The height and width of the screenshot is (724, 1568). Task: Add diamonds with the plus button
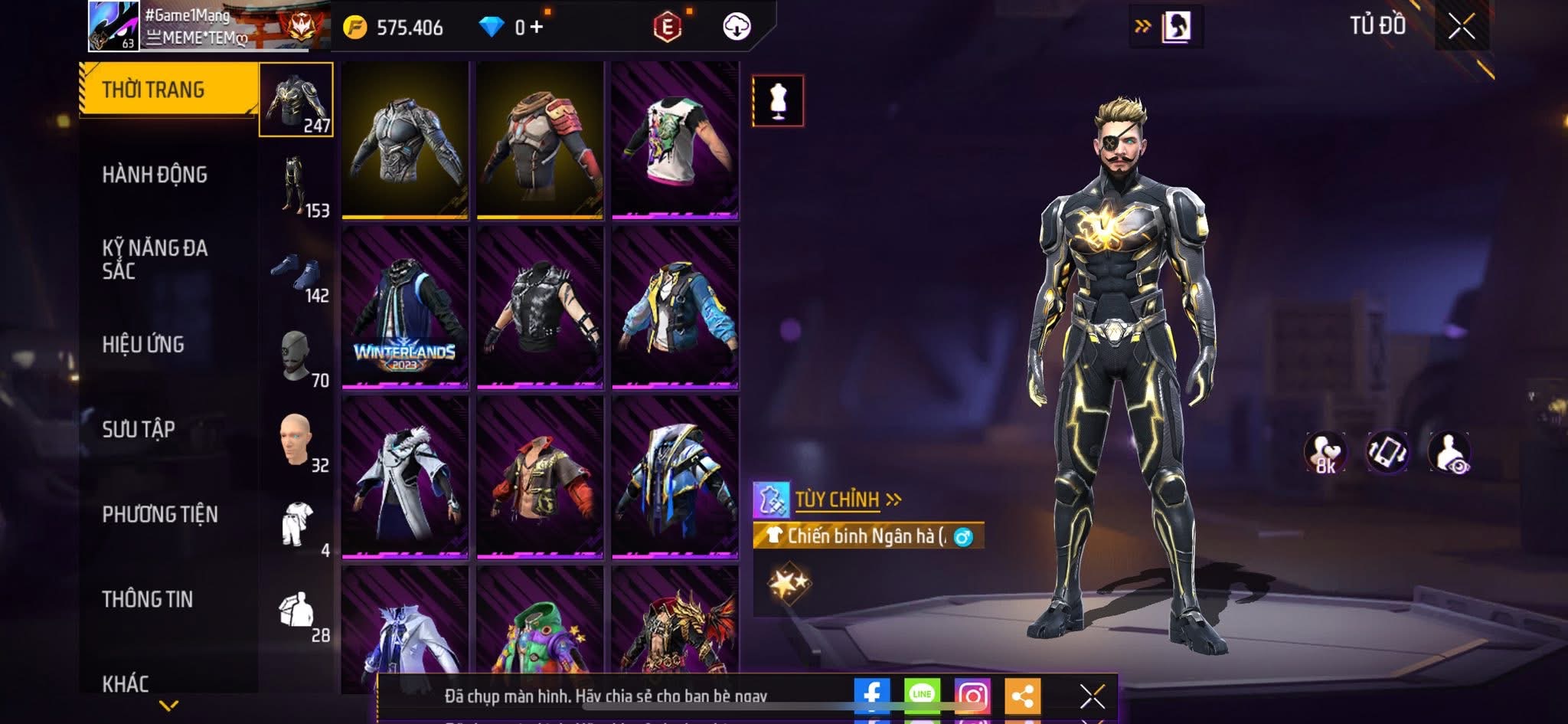[x=536, y=28]
